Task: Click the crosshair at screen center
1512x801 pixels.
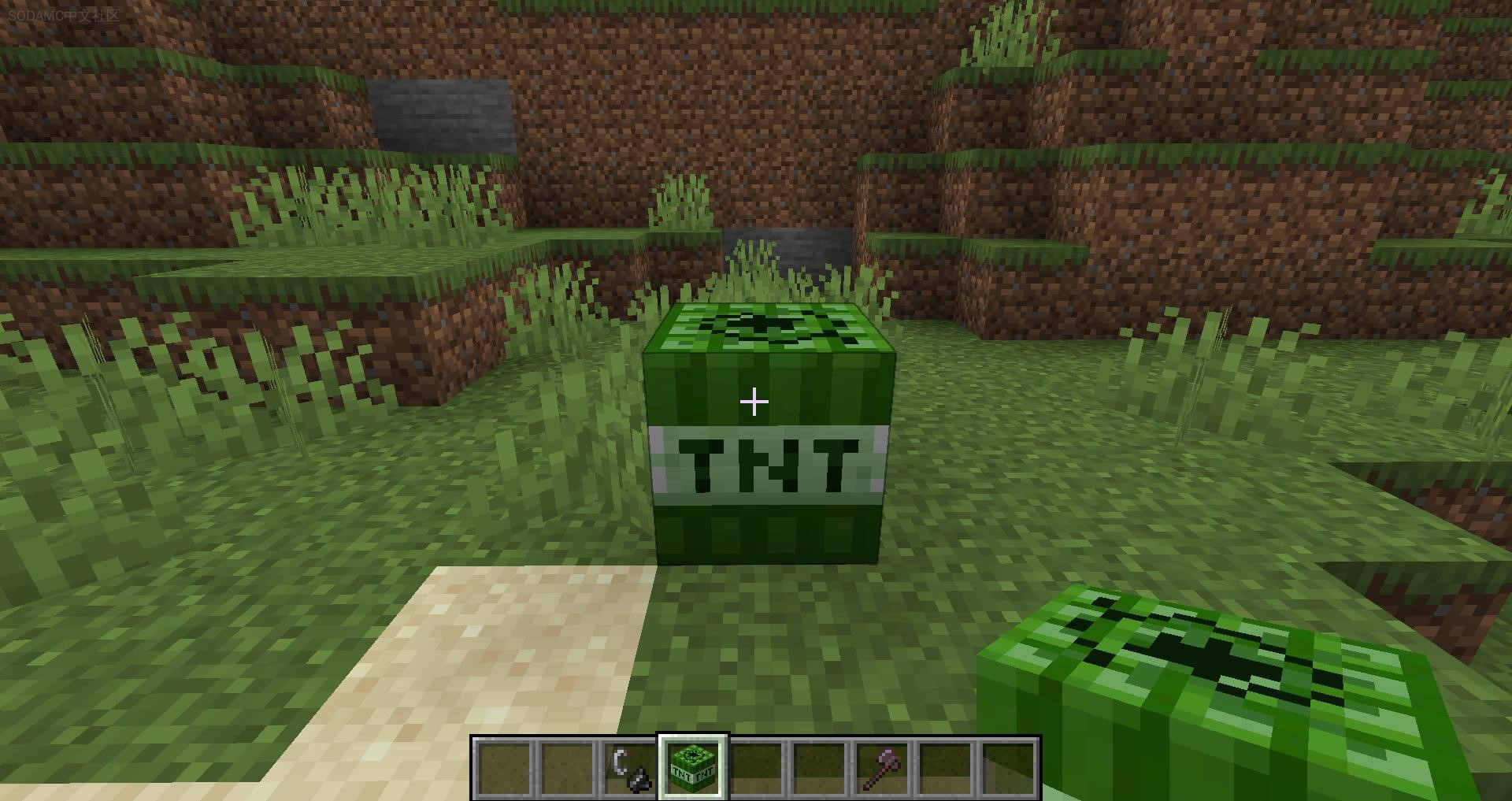Action: 754,402
